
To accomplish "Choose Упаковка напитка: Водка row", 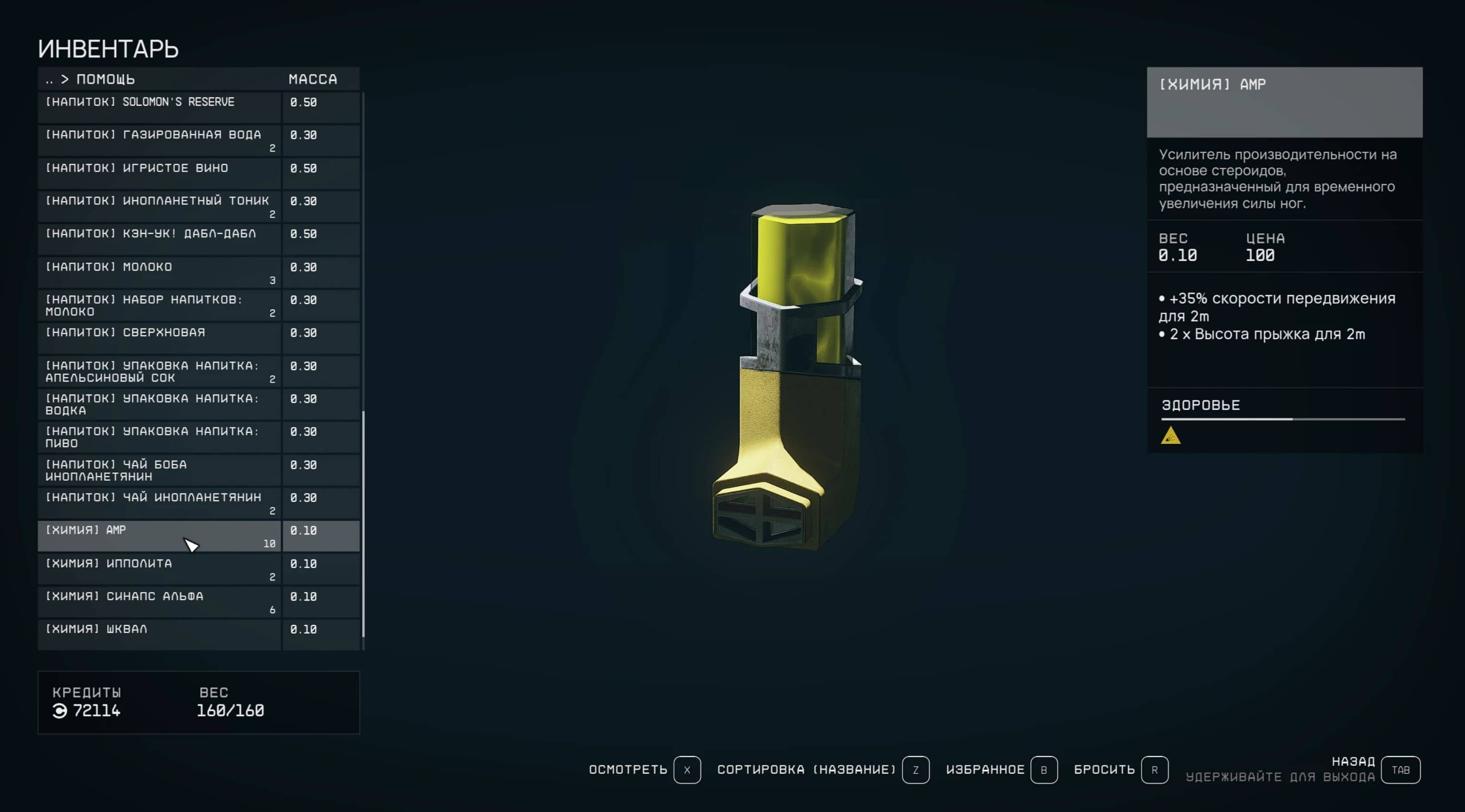I will click(x=159, y=404).
